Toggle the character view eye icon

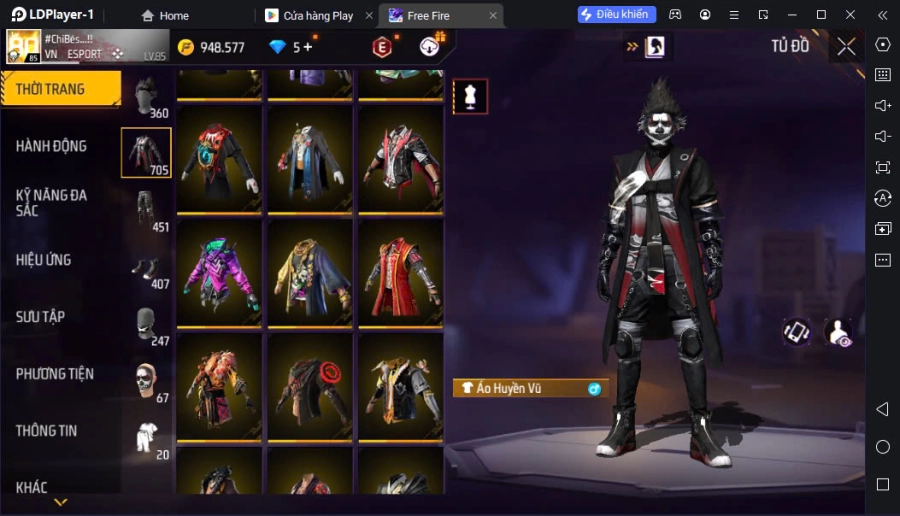click(838, 333)
